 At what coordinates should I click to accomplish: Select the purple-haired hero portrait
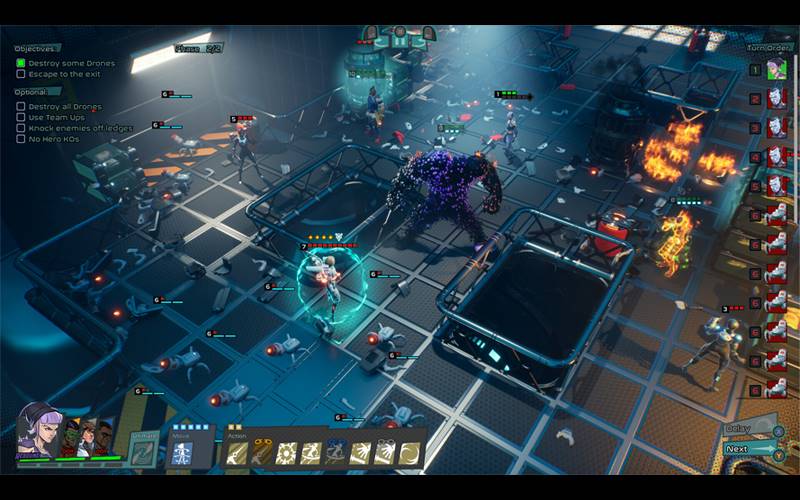(x=38, y=432)
